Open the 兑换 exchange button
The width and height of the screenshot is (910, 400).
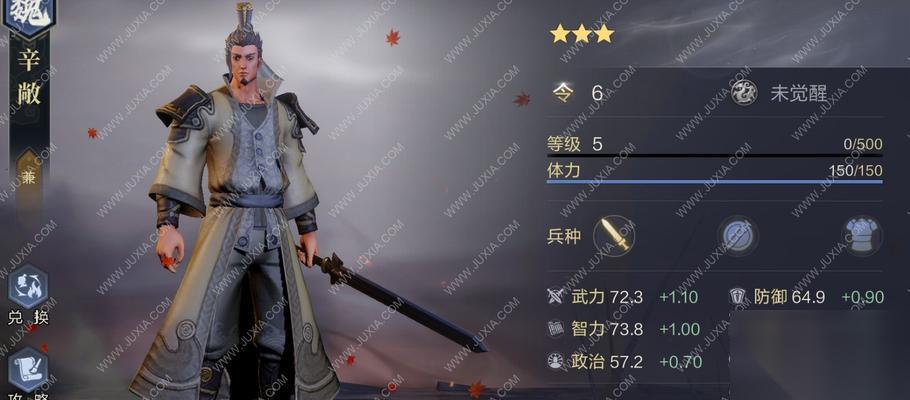(27, 288)
